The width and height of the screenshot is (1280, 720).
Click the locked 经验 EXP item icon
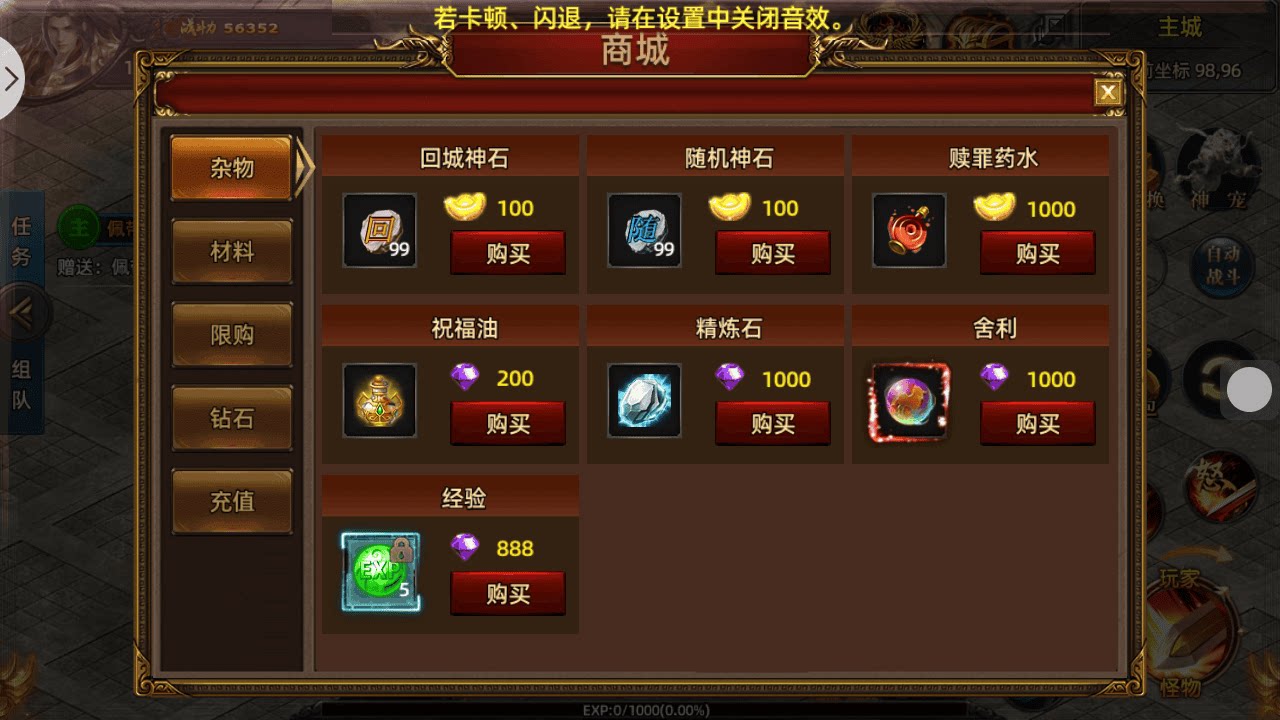[x=379, y=571]
